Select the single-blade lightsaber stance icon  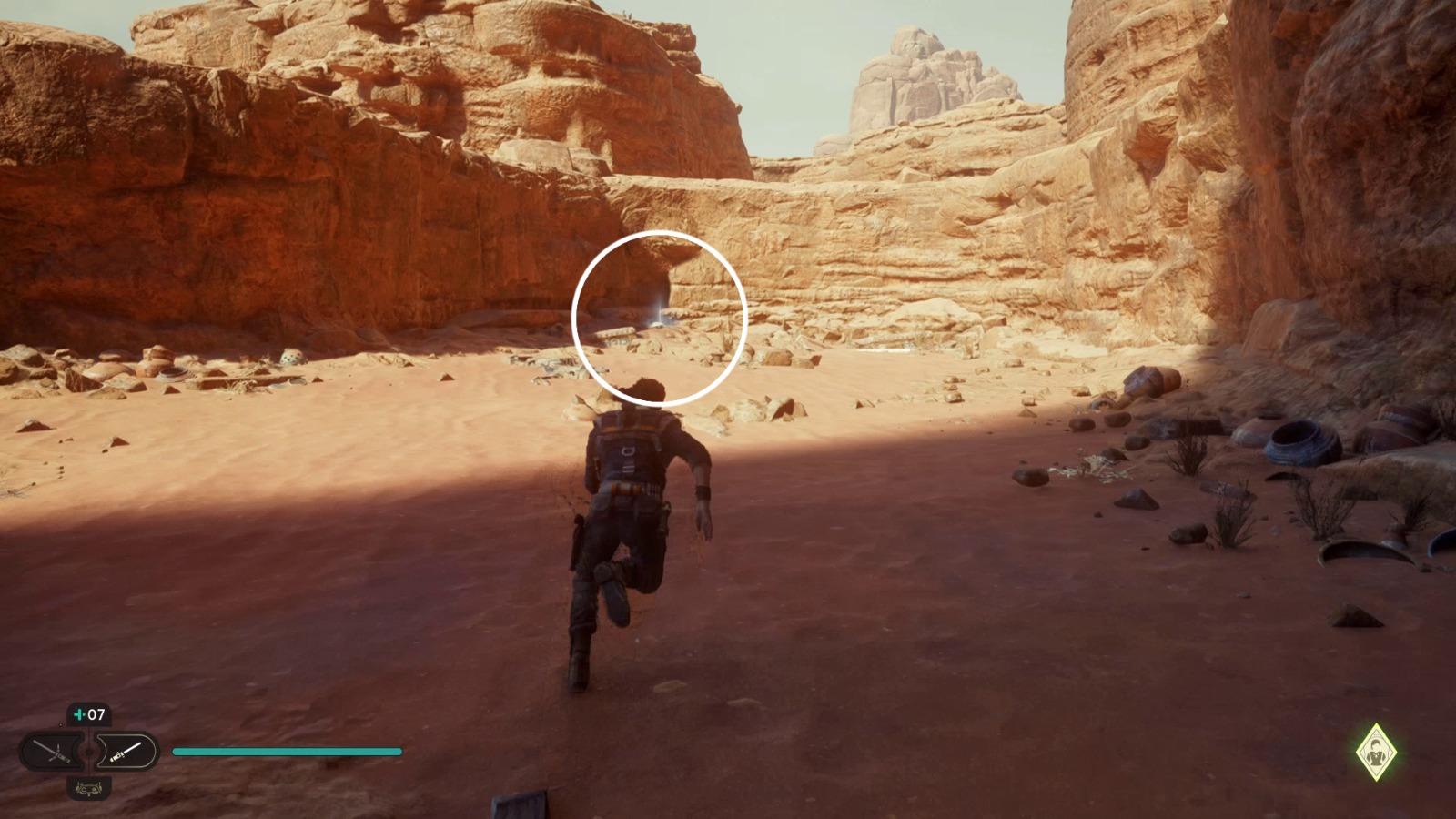tap(125, 749)
